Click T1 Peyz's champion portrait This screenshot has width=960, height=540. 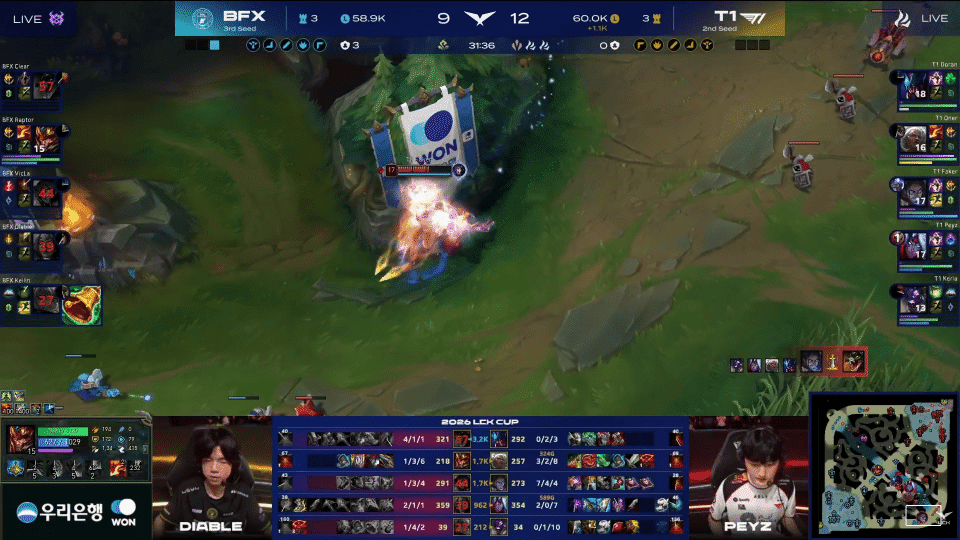pos(914,244)
